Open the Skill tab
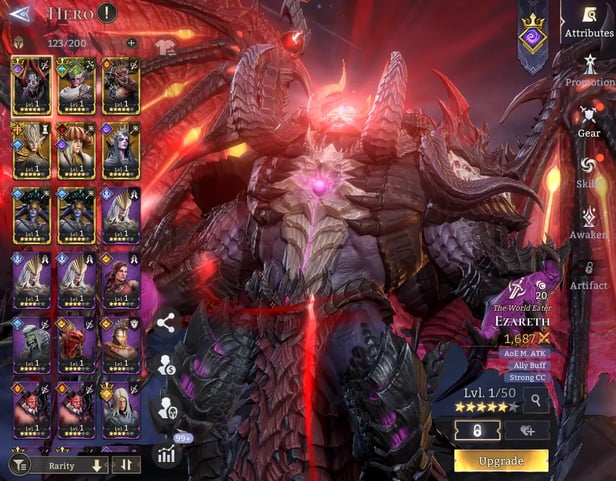 tap(589, 172)
